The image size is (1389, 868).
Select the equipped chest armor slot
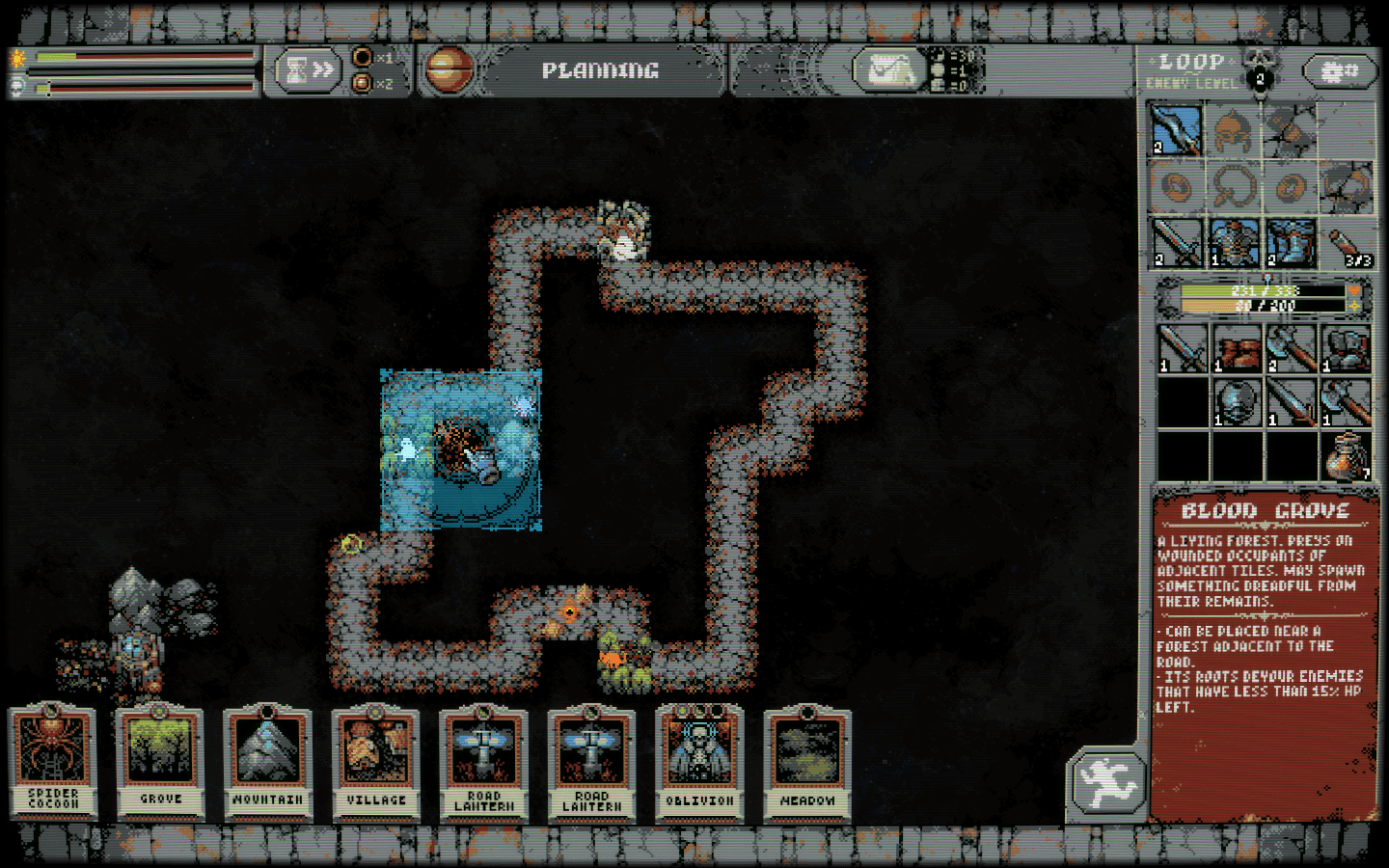(x=1235, y=242)
